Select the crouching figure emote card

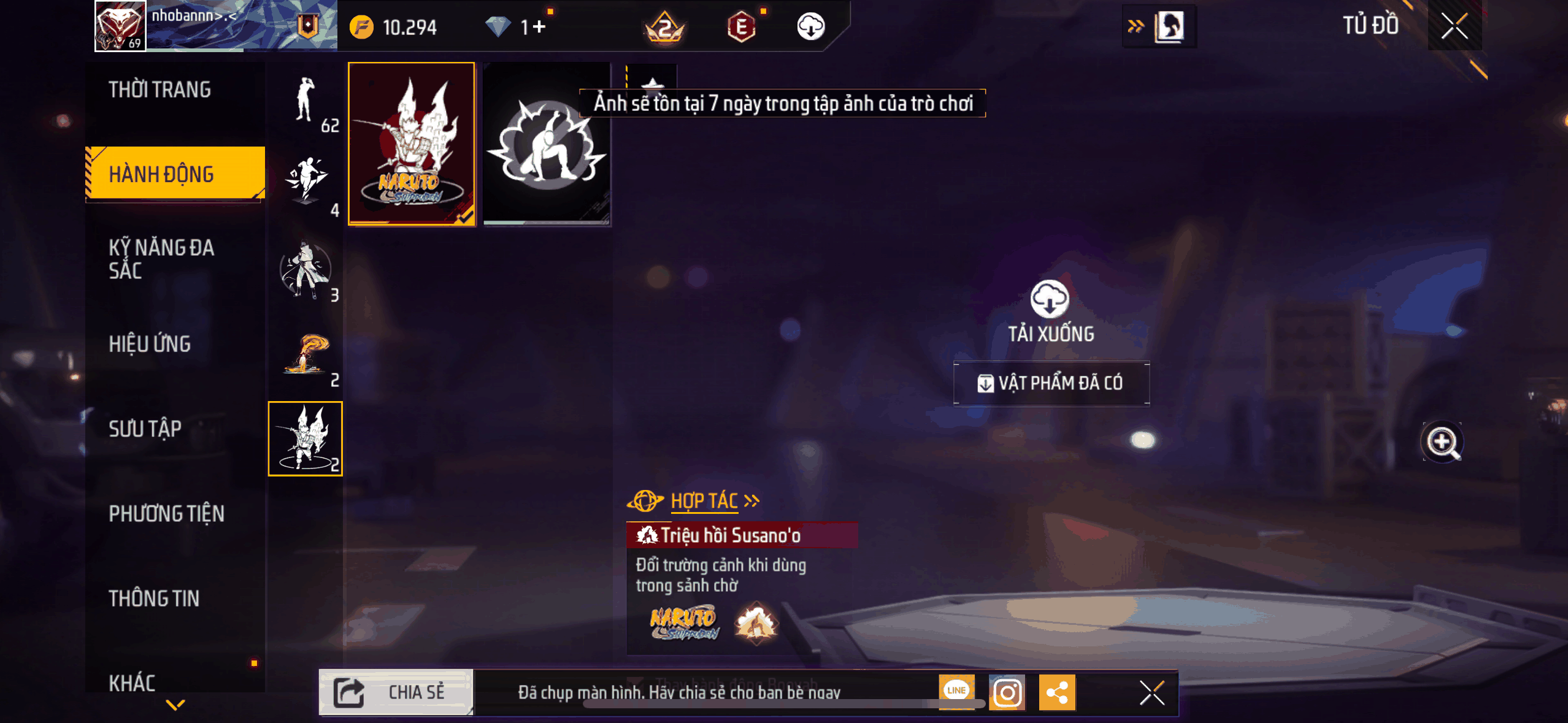point(546,144)
